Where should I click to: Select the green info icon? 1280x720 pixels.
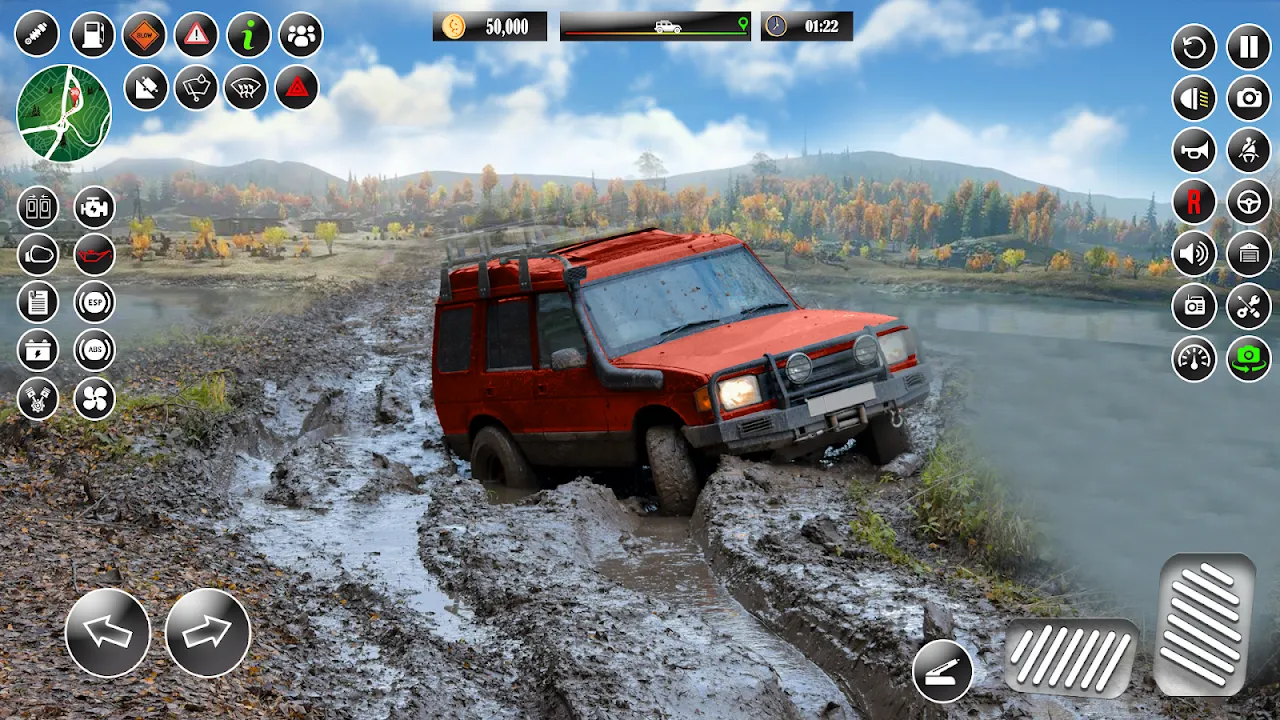click(x=248, y=35)
